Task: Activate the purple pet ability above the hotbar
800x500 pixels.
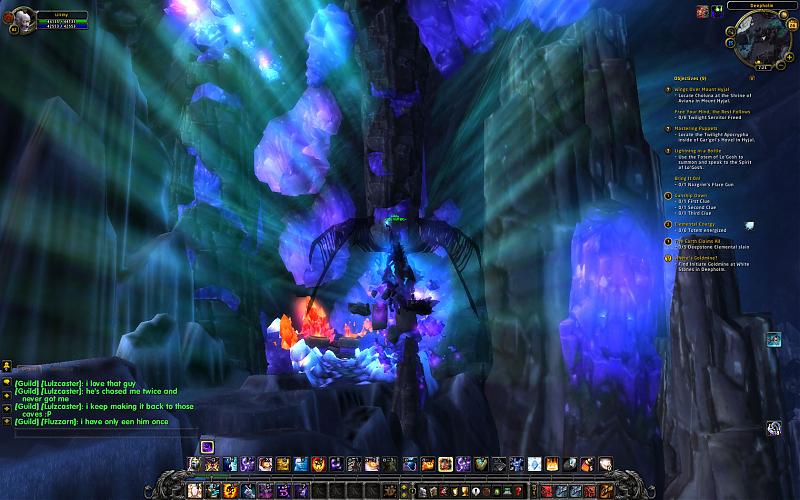Action: [207, 446]
